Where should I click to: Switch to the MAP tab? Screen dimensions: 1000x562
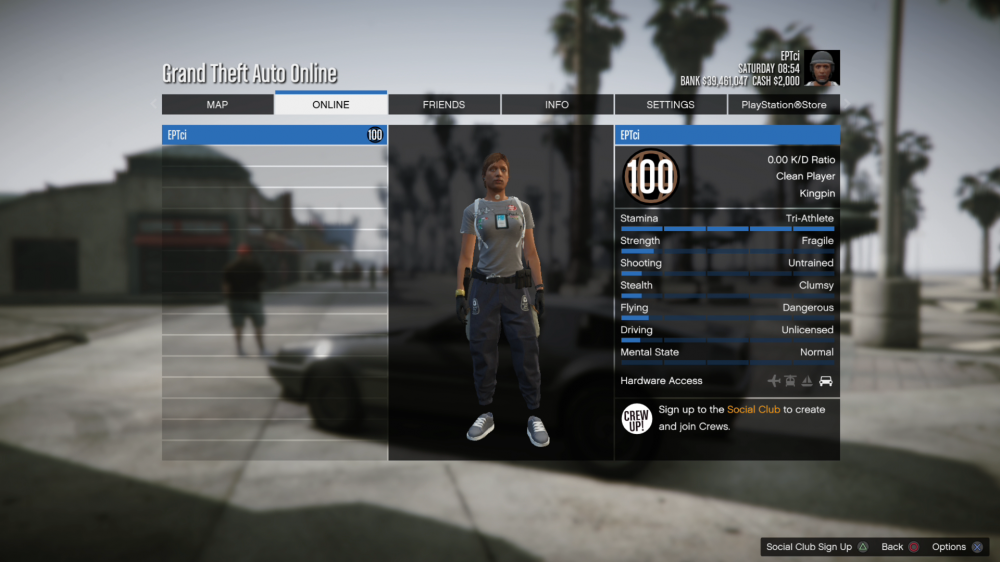tap(217, 104)
